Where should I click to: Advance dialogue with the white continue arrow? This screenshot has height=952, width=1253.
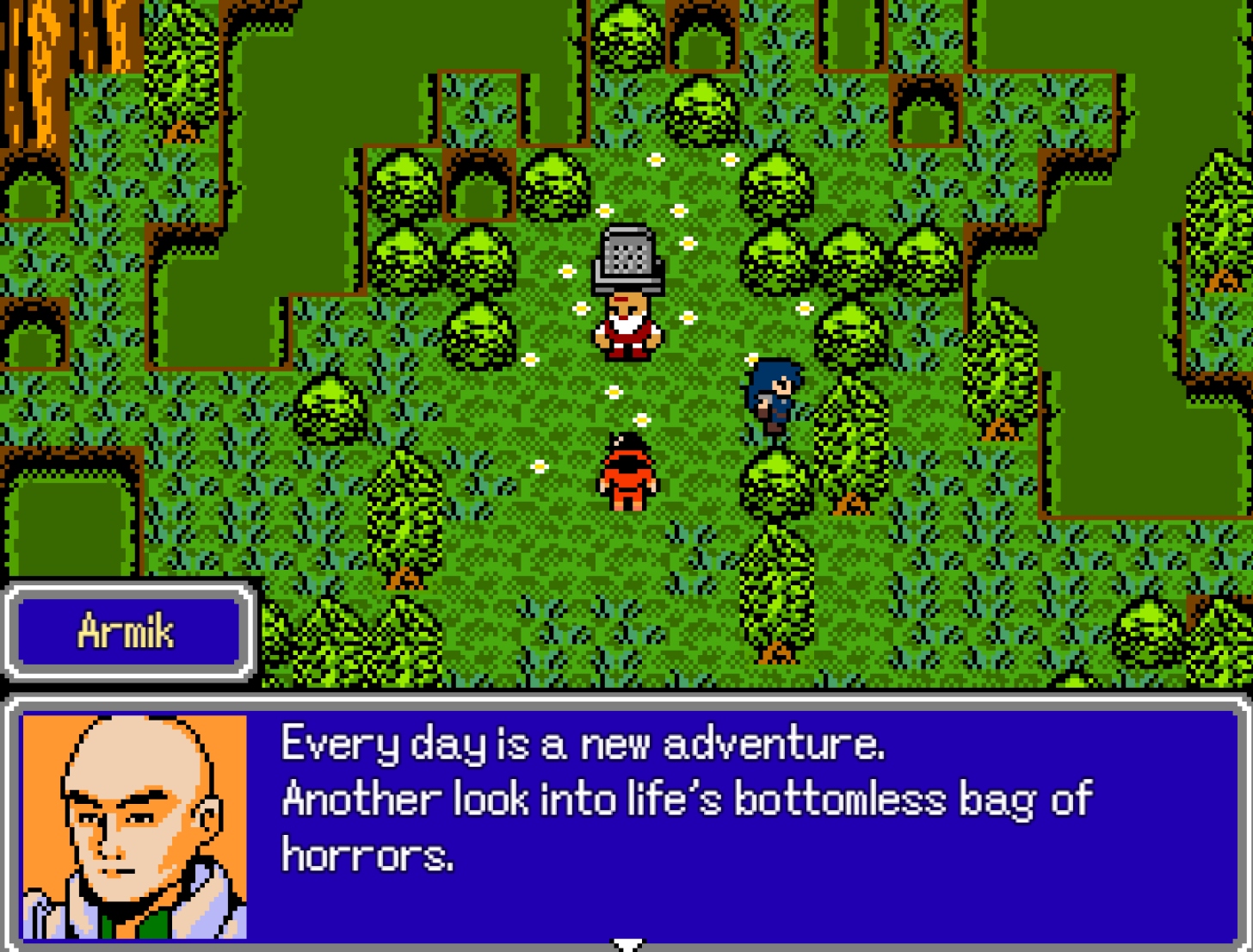627,944
